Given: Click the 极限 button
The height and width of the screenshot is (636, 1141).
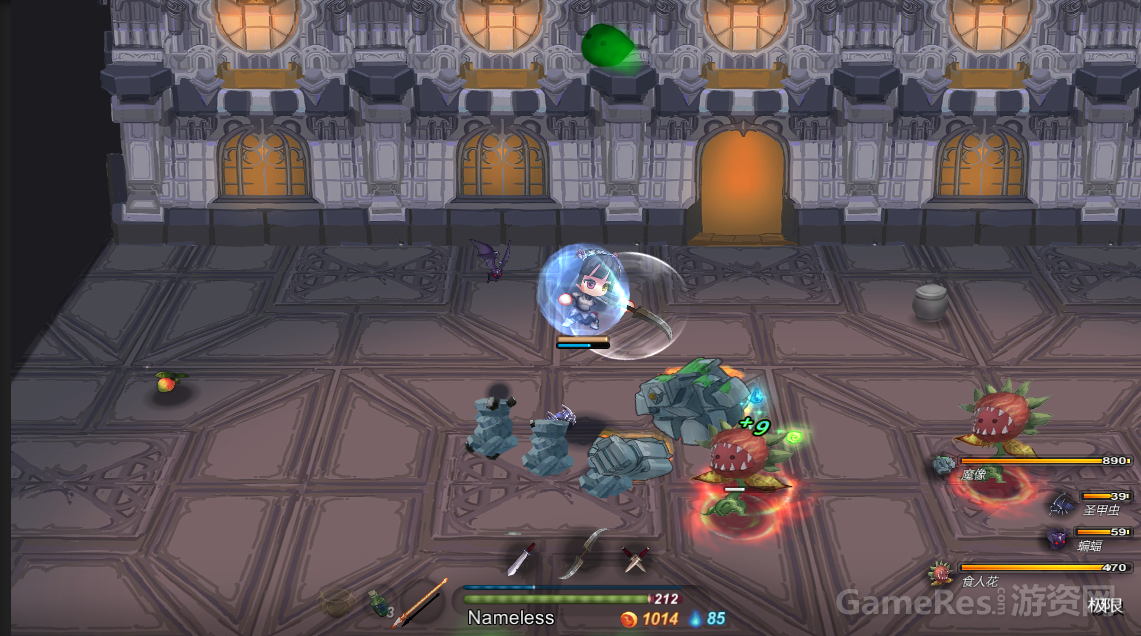Looking at the screenshot, I should 1106,605.
